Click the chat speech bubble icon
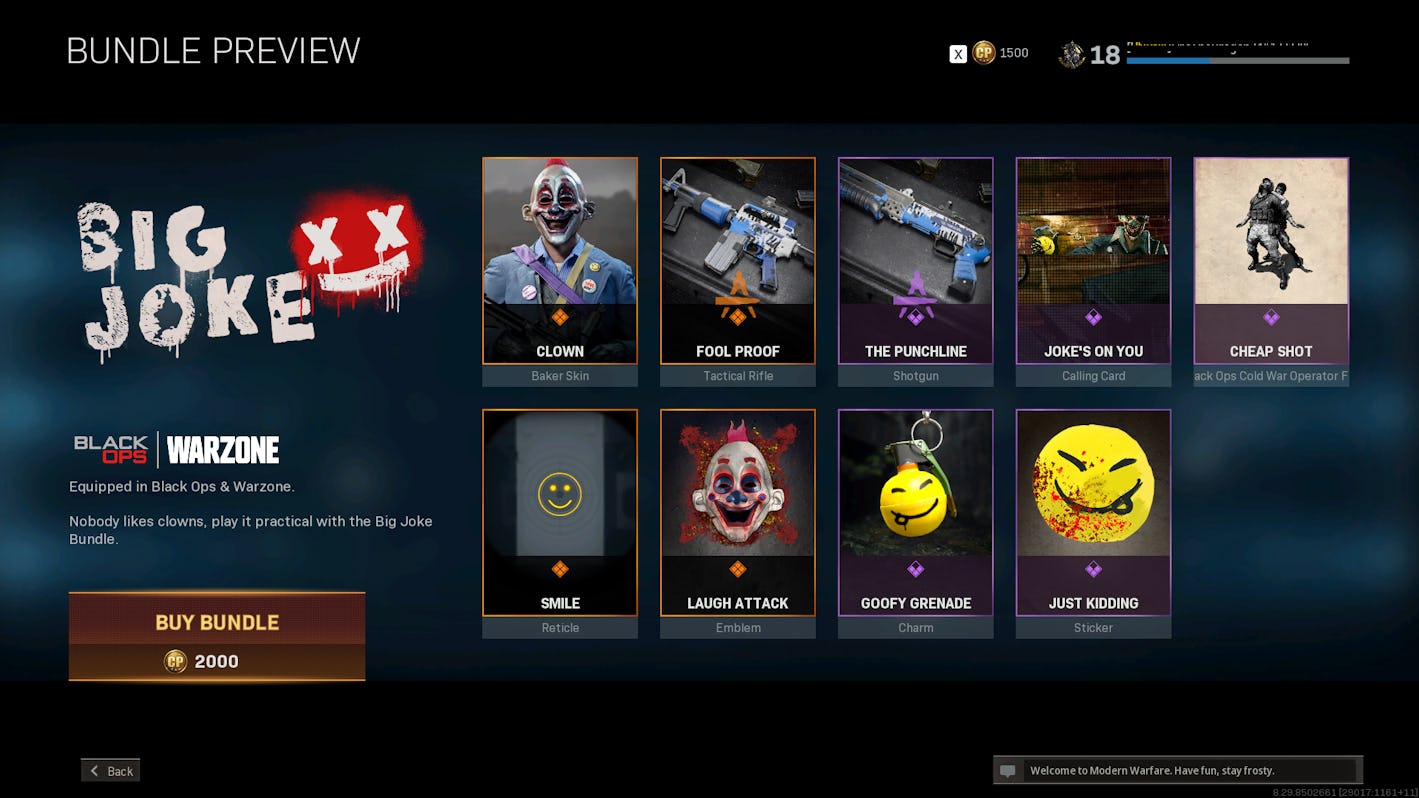 pos(1008,770)
